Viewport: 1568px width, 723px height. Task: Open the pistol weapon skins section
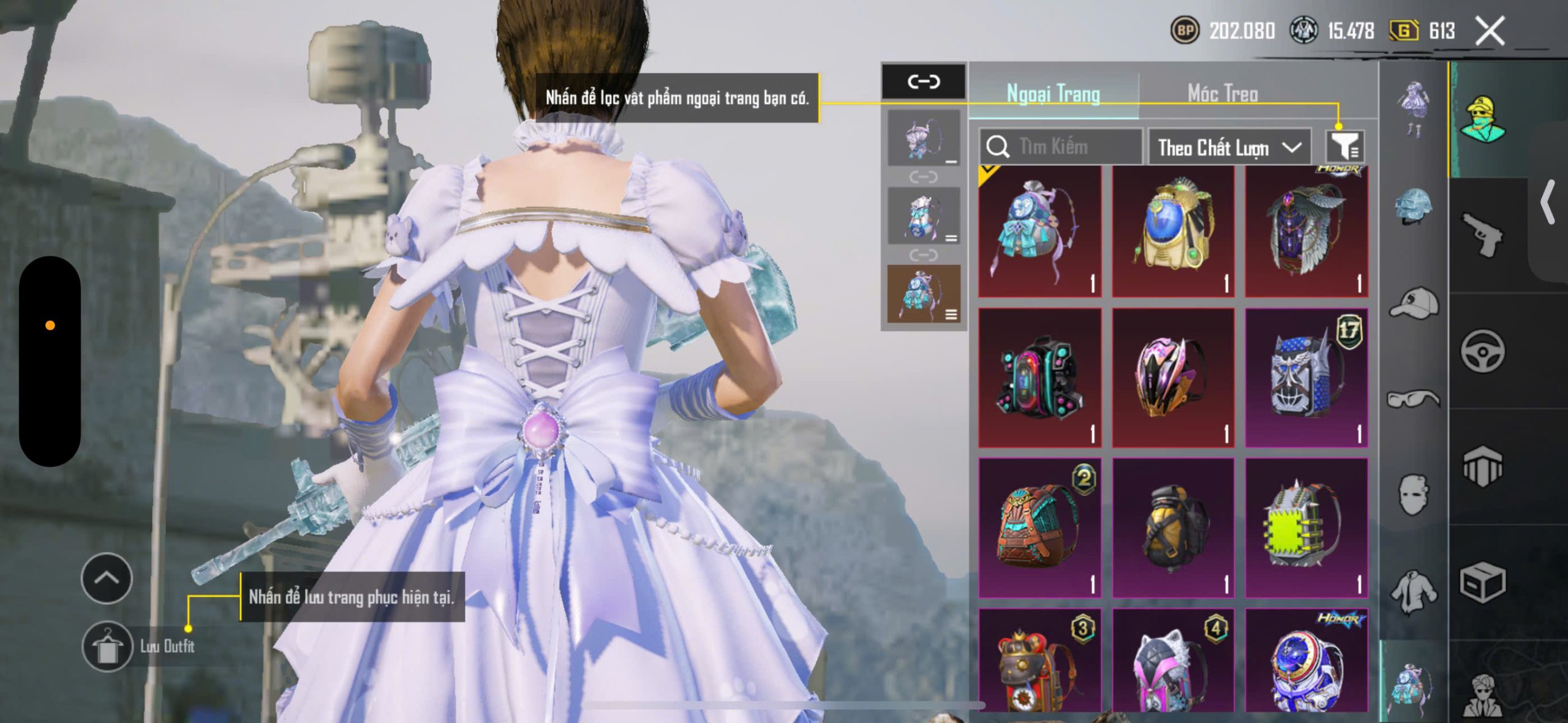pos(1482,235)
